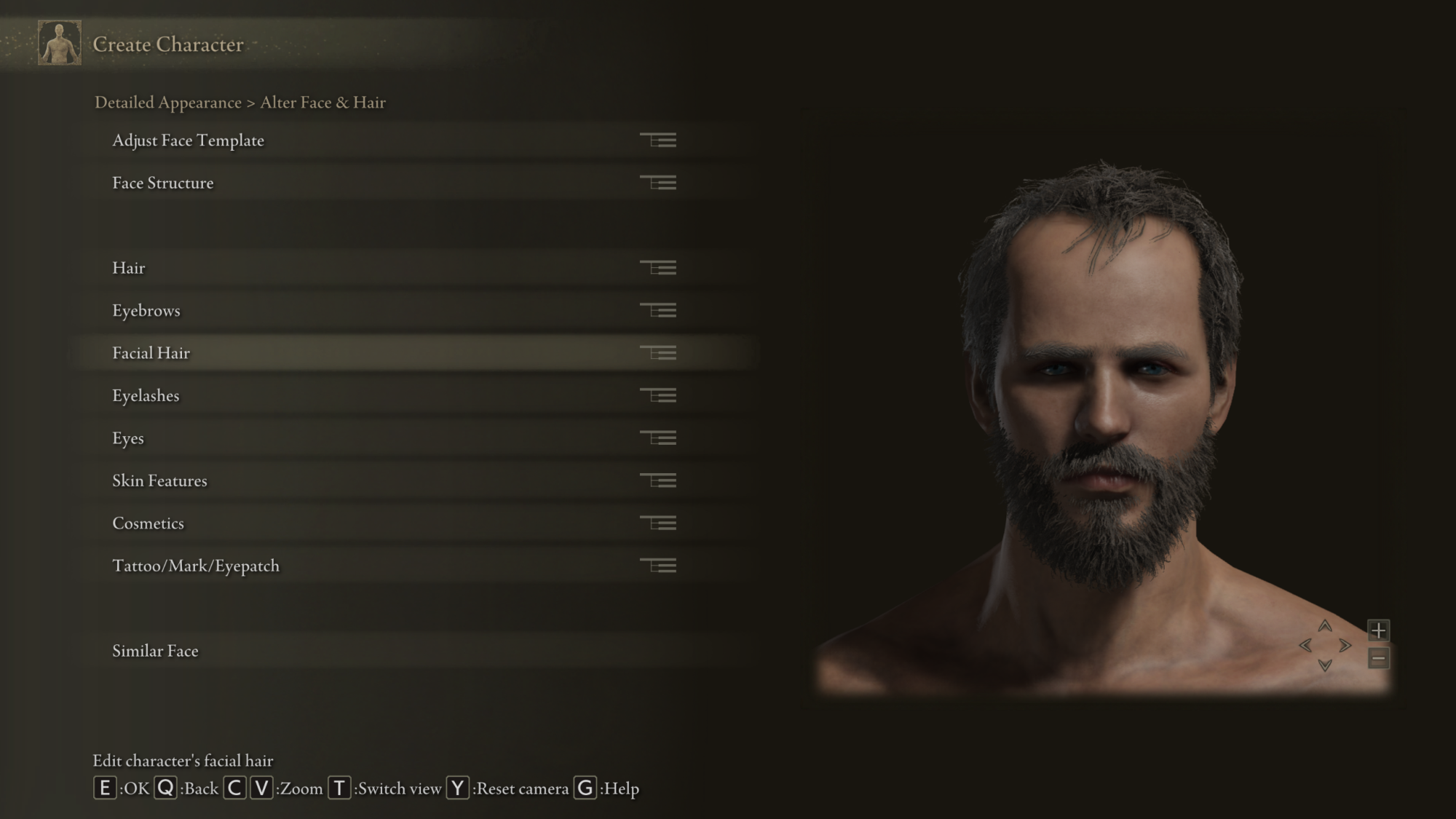This screenshot has height=819, width=1456.
Task: Rotate camera with the down arrow
Action: 1325,665
